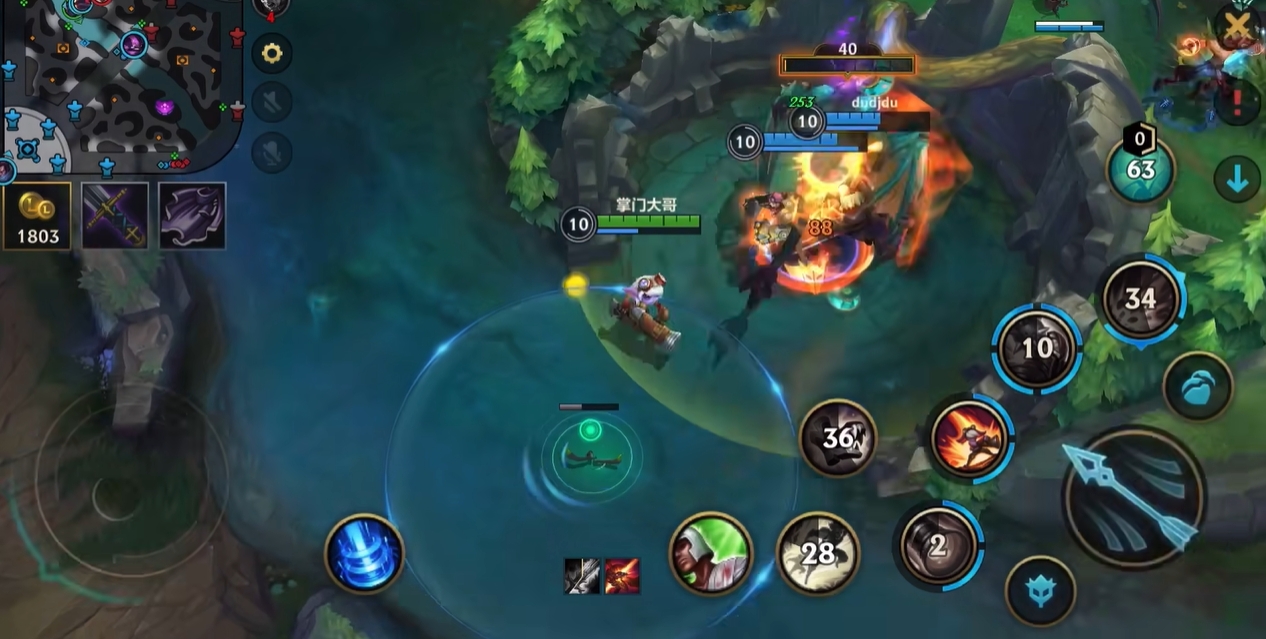Use the green hooded figure spell

click(711, 553)
